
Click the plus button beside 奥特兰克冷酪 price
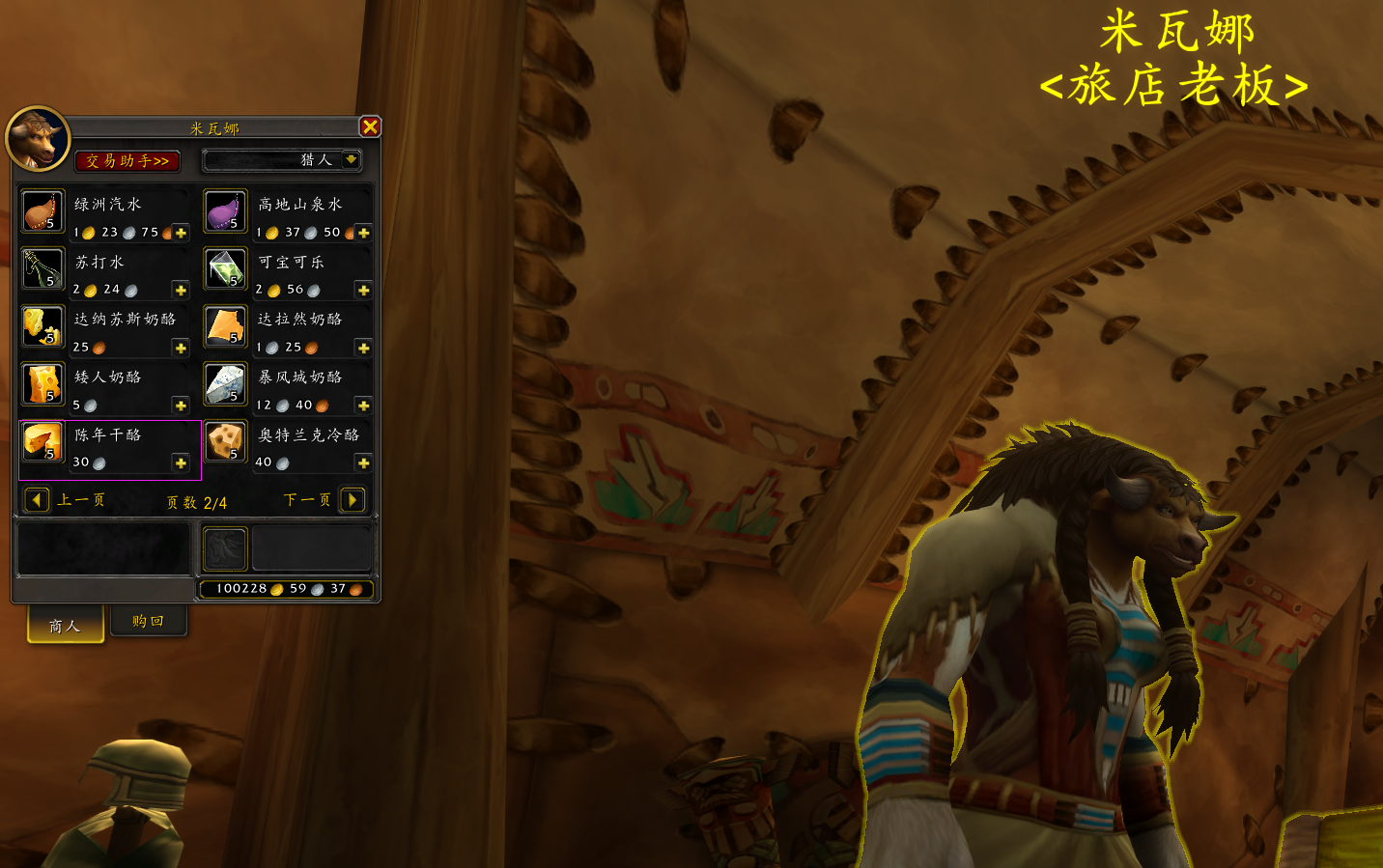[363, 463]
